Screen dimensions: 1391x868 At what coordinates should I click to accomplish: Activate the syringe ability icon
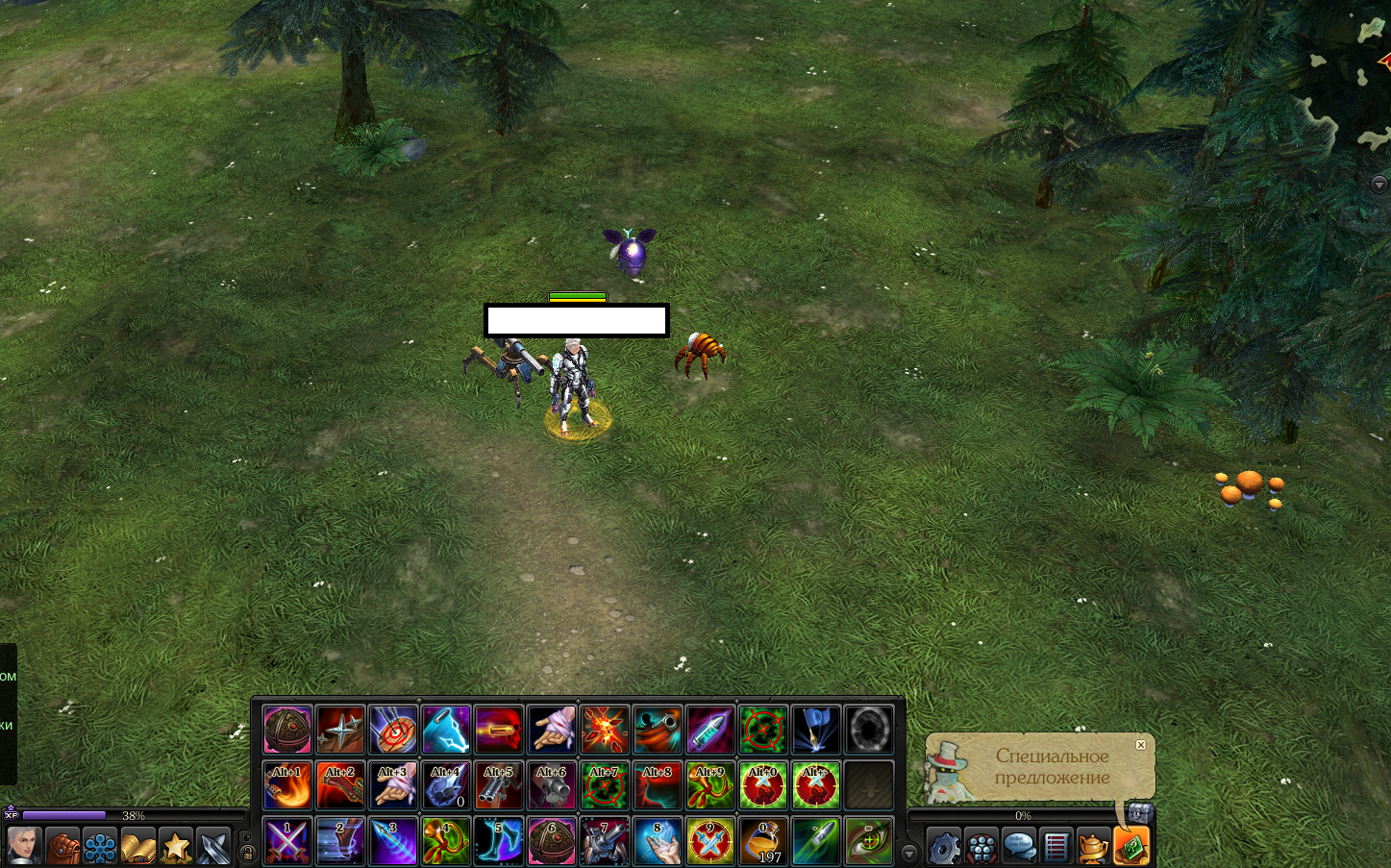pos(710,730)
